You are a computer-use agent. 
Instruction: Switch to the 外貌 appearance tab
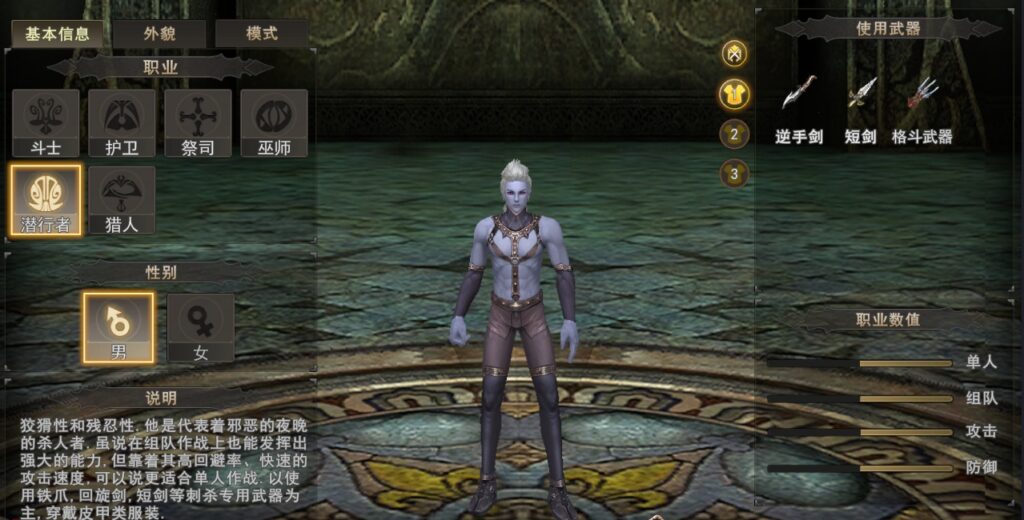point(159,33)
